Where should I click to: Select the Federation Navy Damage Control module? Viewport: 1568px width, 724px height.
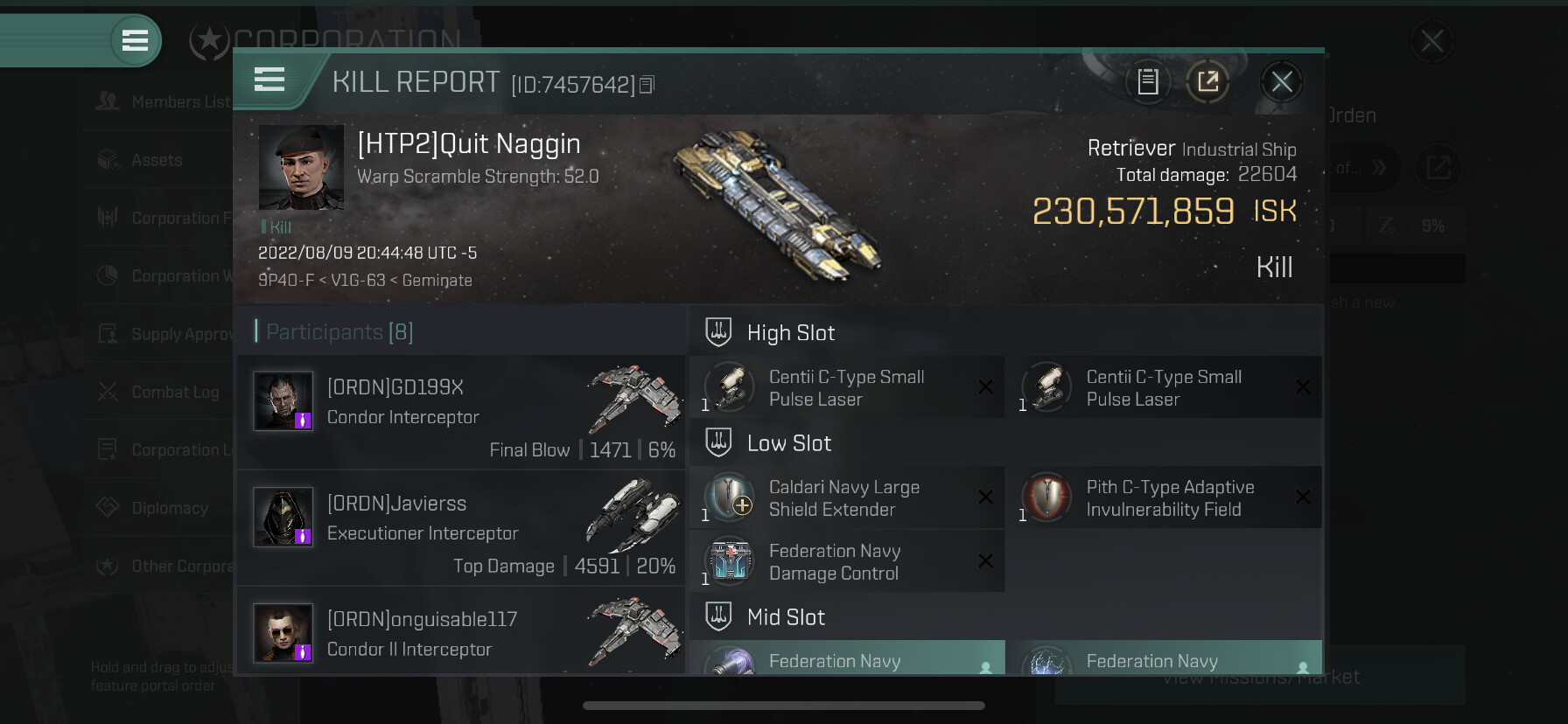846,562
